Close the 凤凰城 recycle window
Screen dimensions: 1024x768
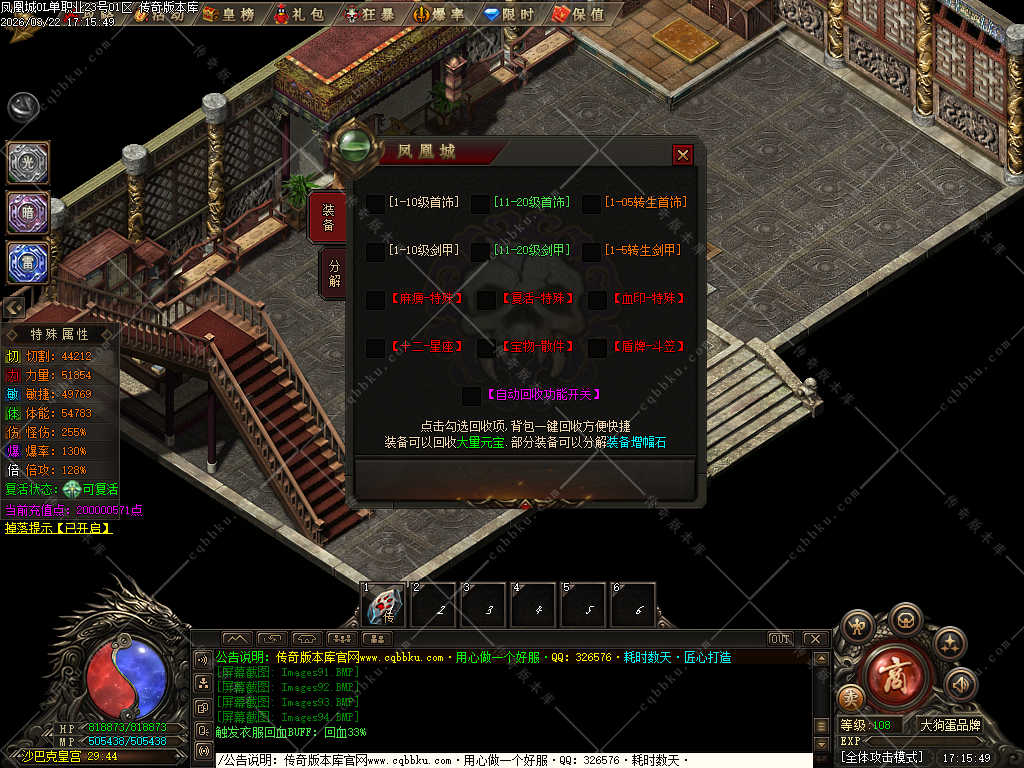[683, 154]
